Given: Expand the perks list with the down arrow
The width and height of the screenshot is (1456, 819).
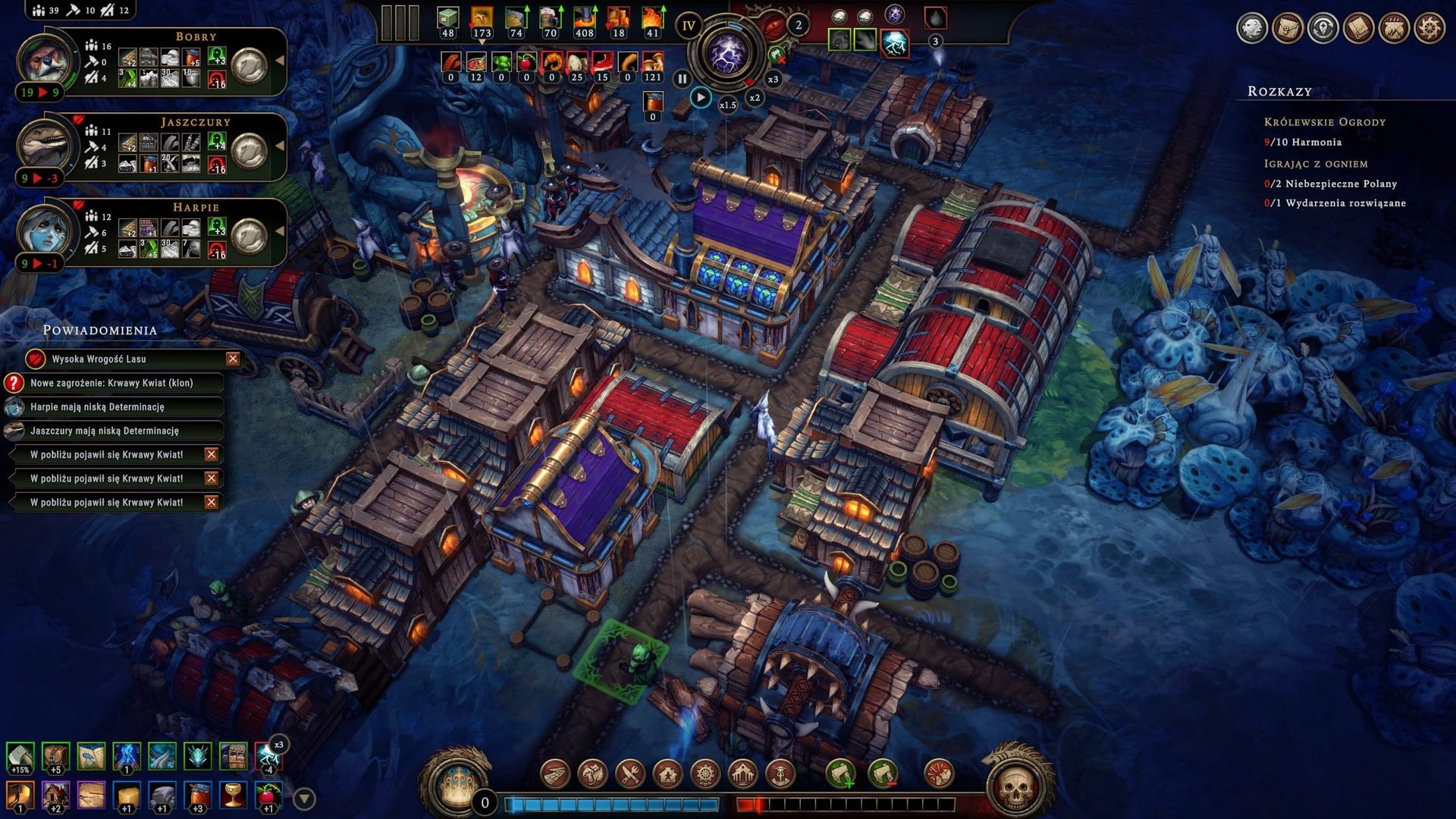Looking at the screenshot, I should point(304,799).
